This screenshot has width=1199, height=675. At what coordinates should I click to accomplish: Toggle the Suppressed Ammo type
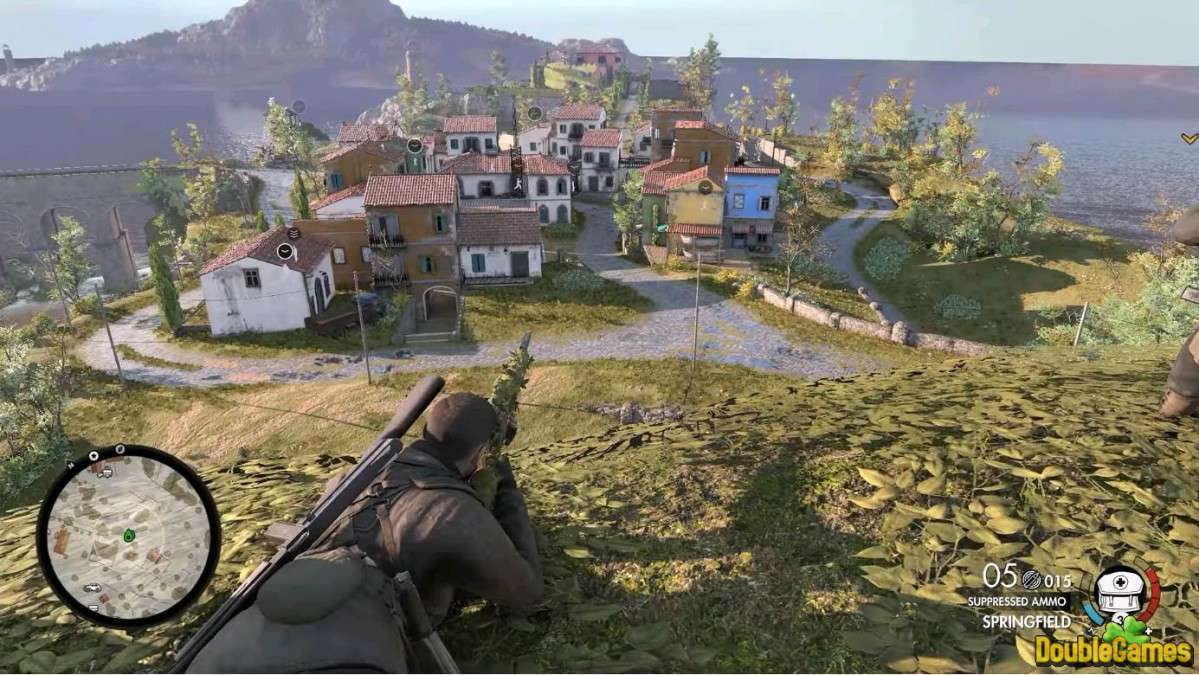tap(1019, 601)
